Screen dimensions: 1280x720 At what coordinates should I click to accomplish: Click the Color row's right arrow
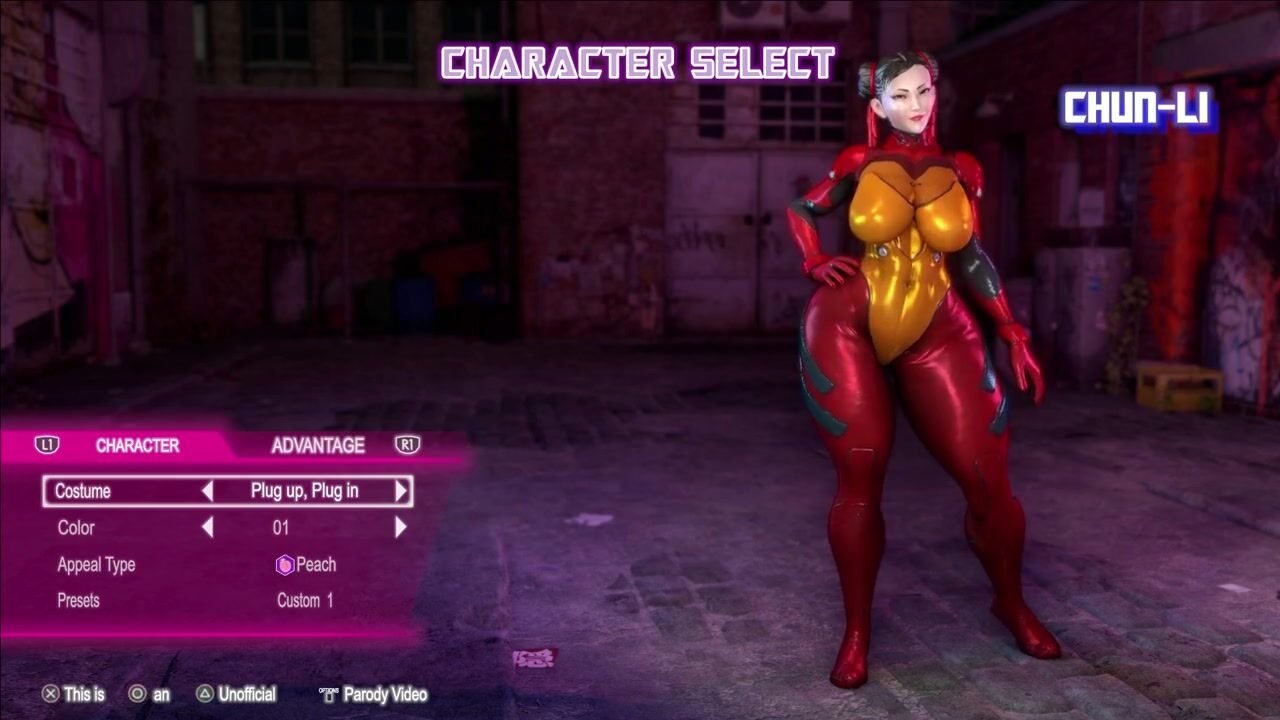(x=401, y=527)
